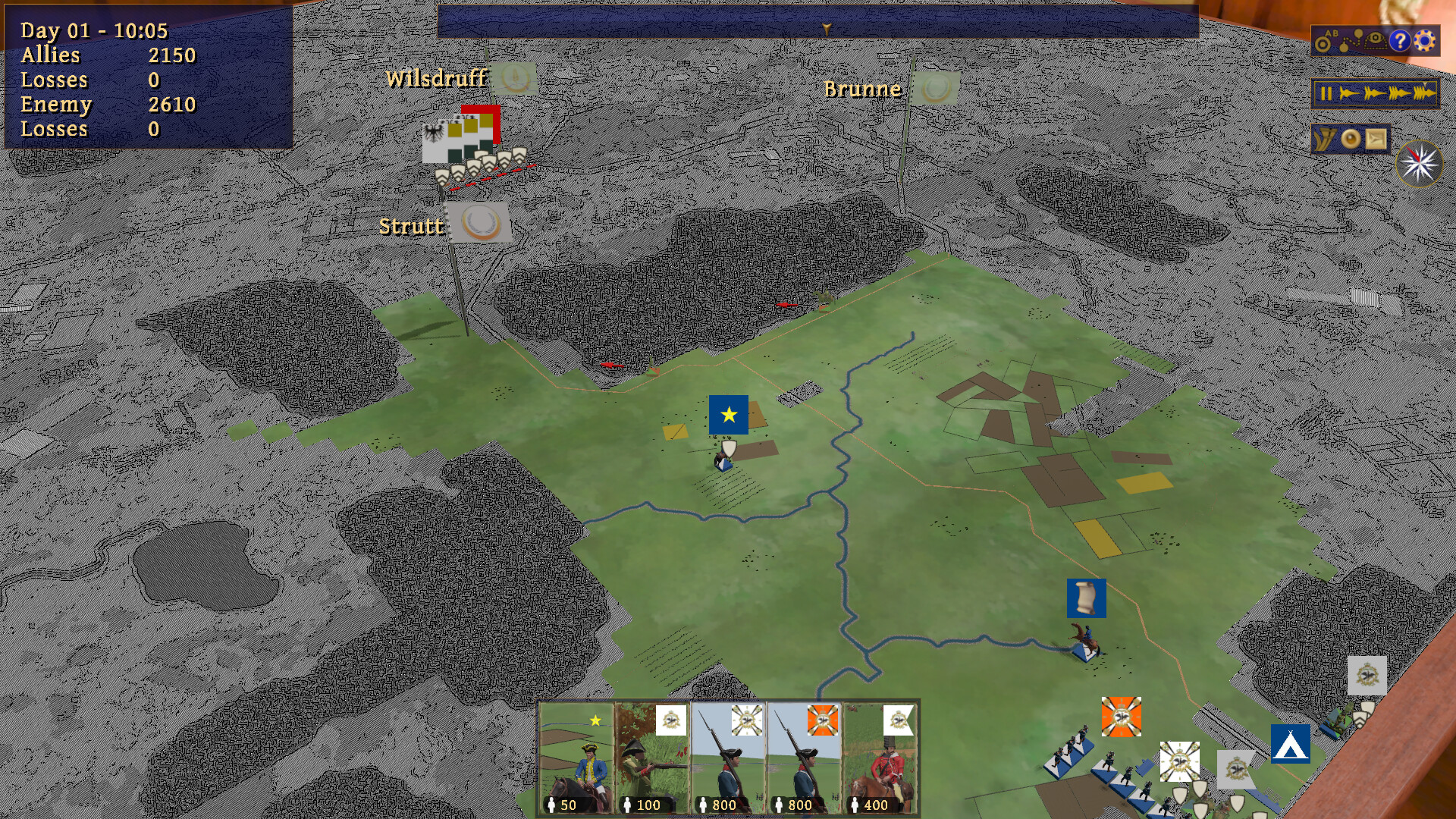This screenshot has height=819, width=1456.
Task: Pause the game with the pause button
Action: pyautogui.click(x=1326, y=92)
